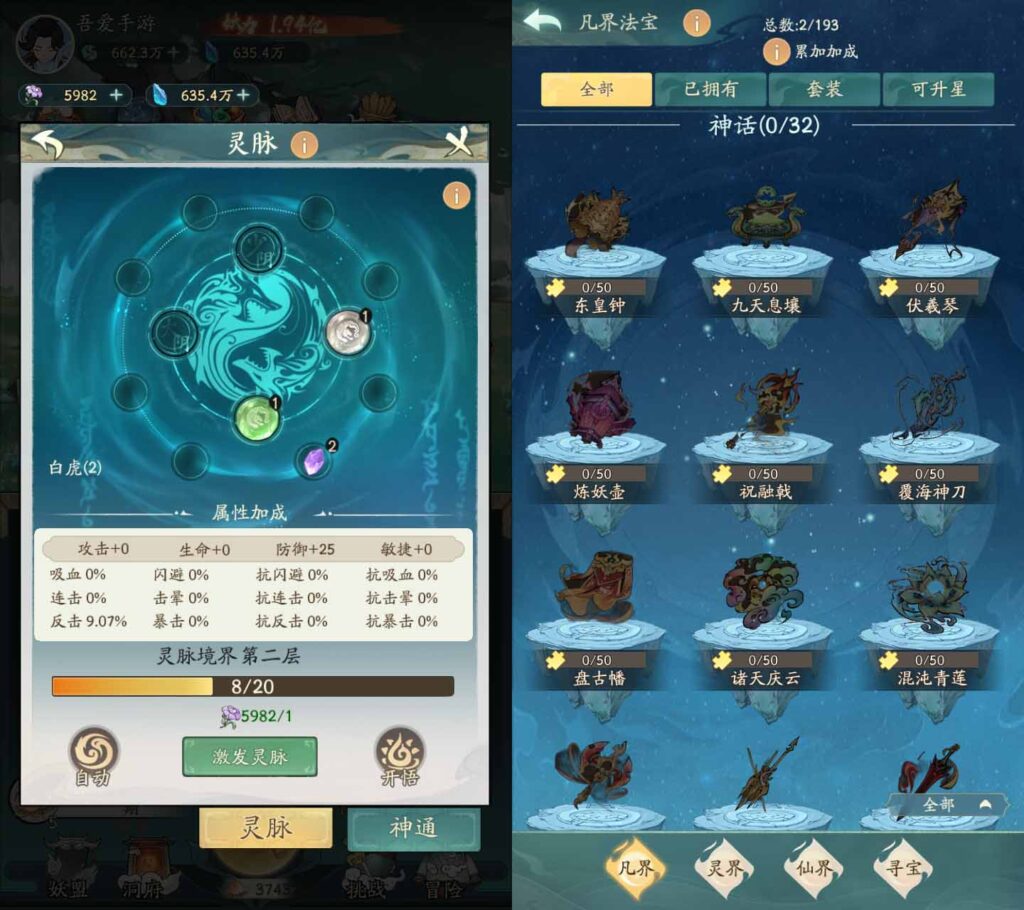
Task: Switch to the 神通 bottom tab
Action: (413, 828)
